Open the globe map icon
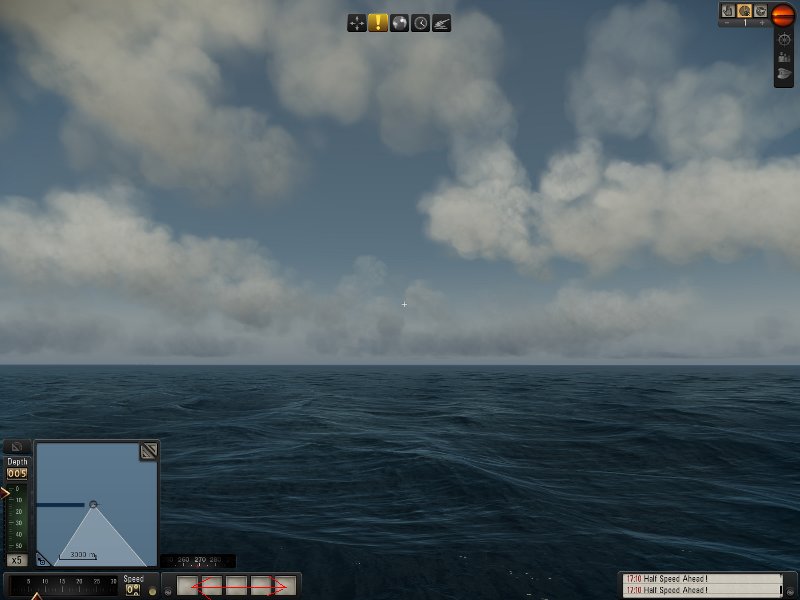Screen dimensions: 800x600 399,23
